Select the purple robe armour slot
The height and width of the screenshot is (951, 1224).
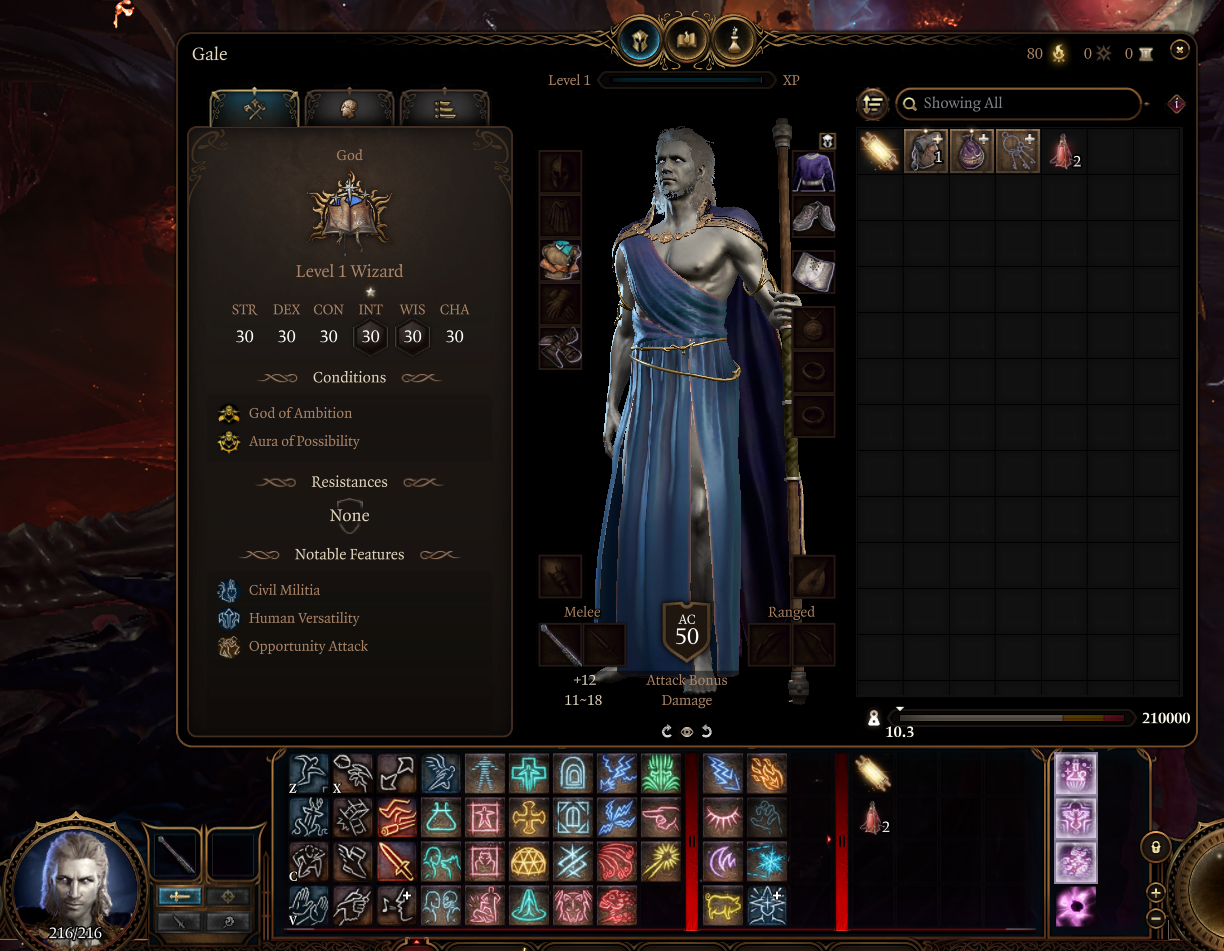point(813,172)
